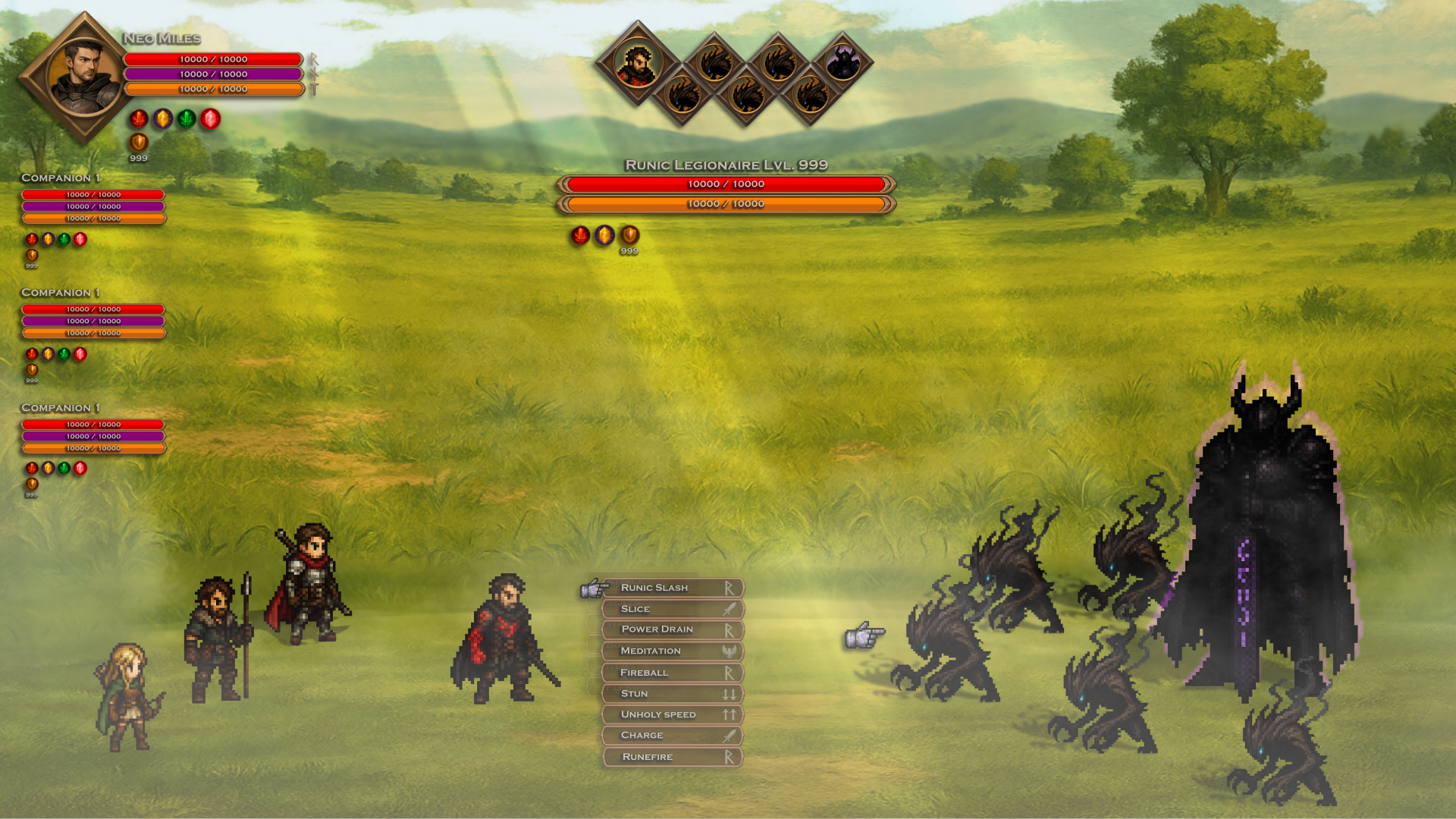
Task: Click the orange shield badge labeled 999
Action: coord(139,143)
